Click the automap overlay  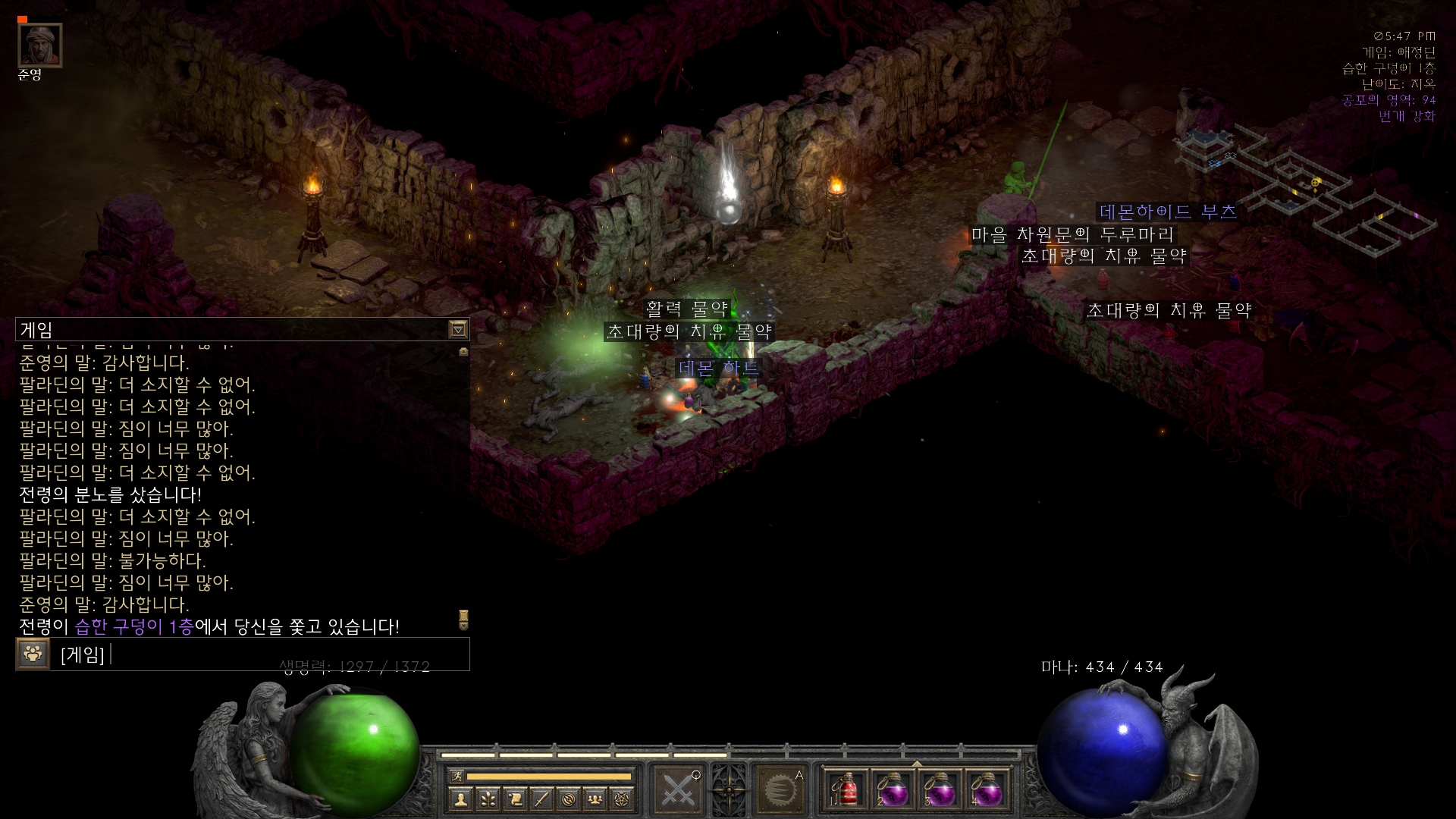tap(1304, 190)
